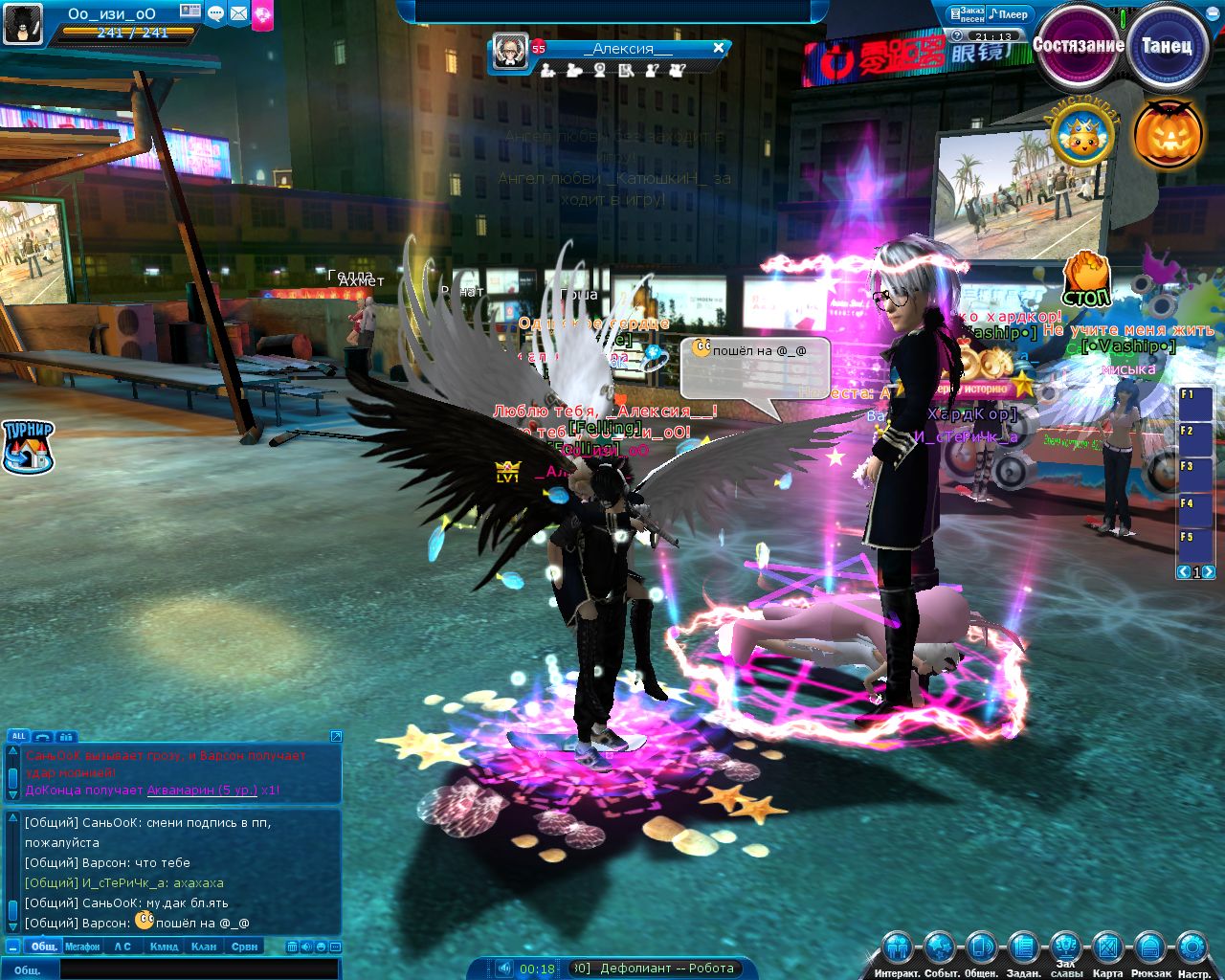Open Настр. settings gear
Viewport: 1225px width, 980px height.
tap(1192, 949)
